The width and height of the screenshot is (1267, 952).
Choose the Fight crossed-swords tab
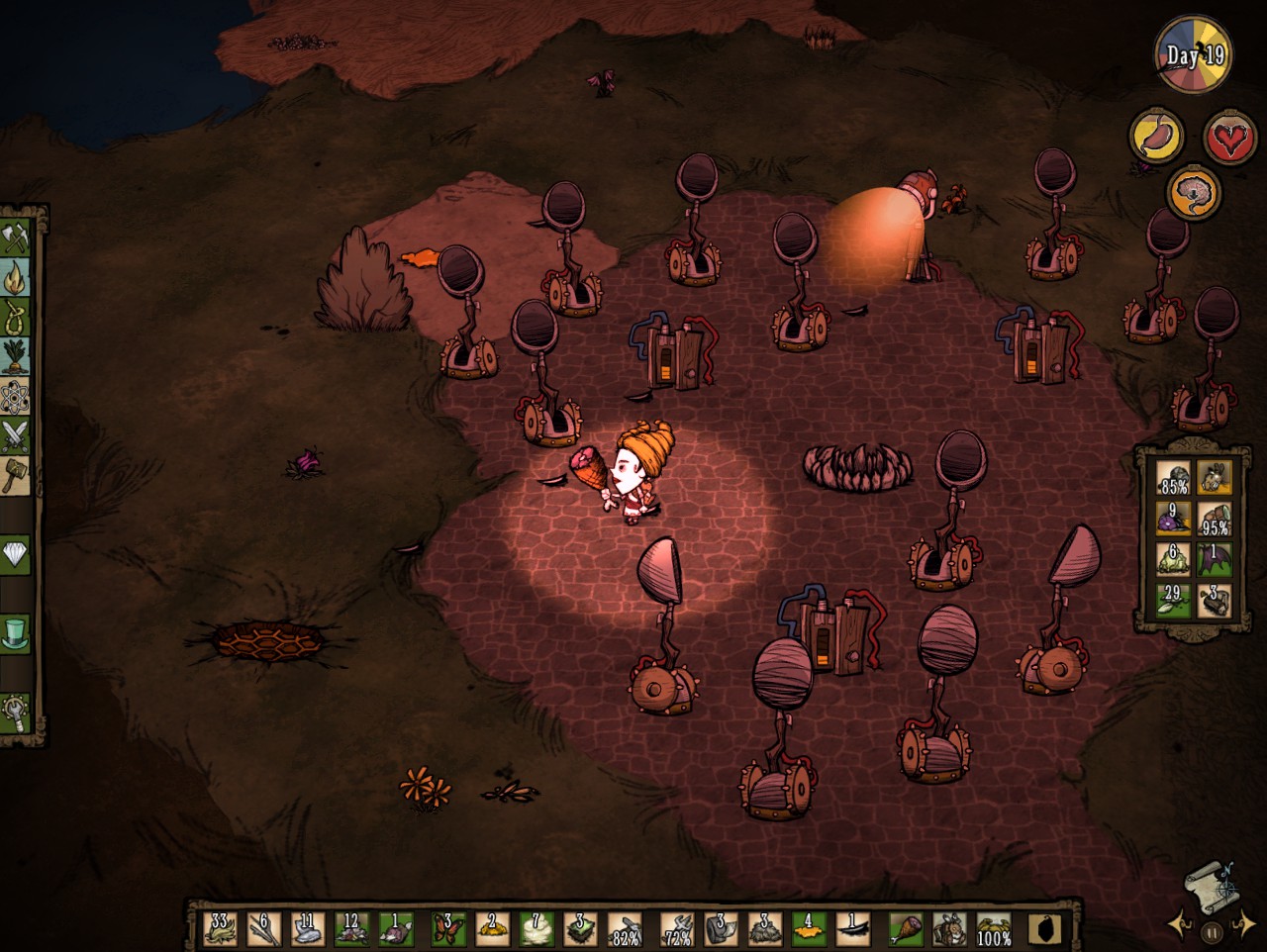coord(18,436)
